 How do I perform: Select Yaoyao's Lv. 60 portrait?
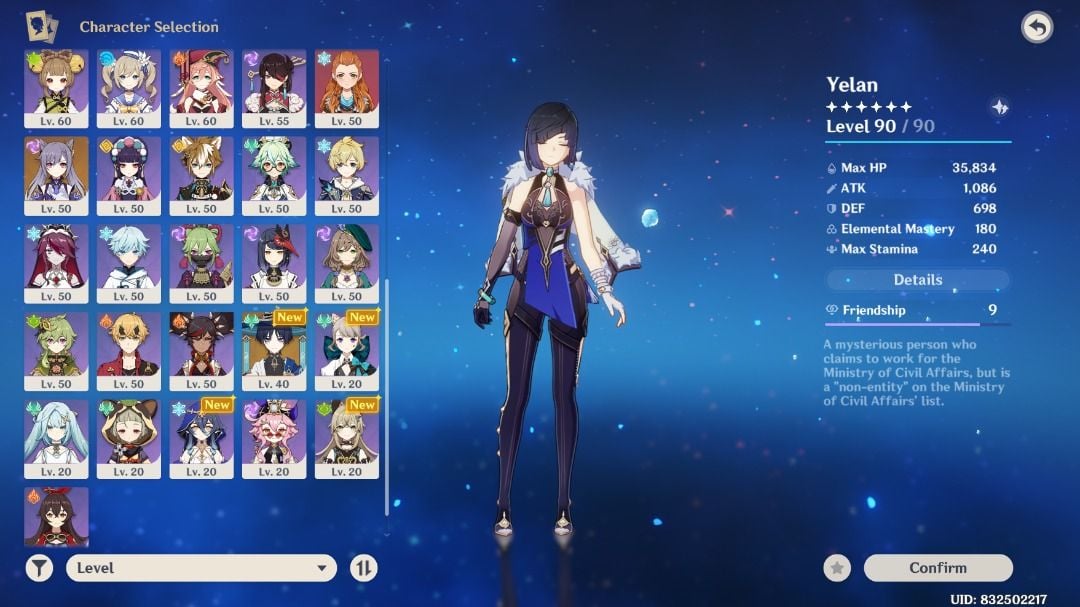56,88
